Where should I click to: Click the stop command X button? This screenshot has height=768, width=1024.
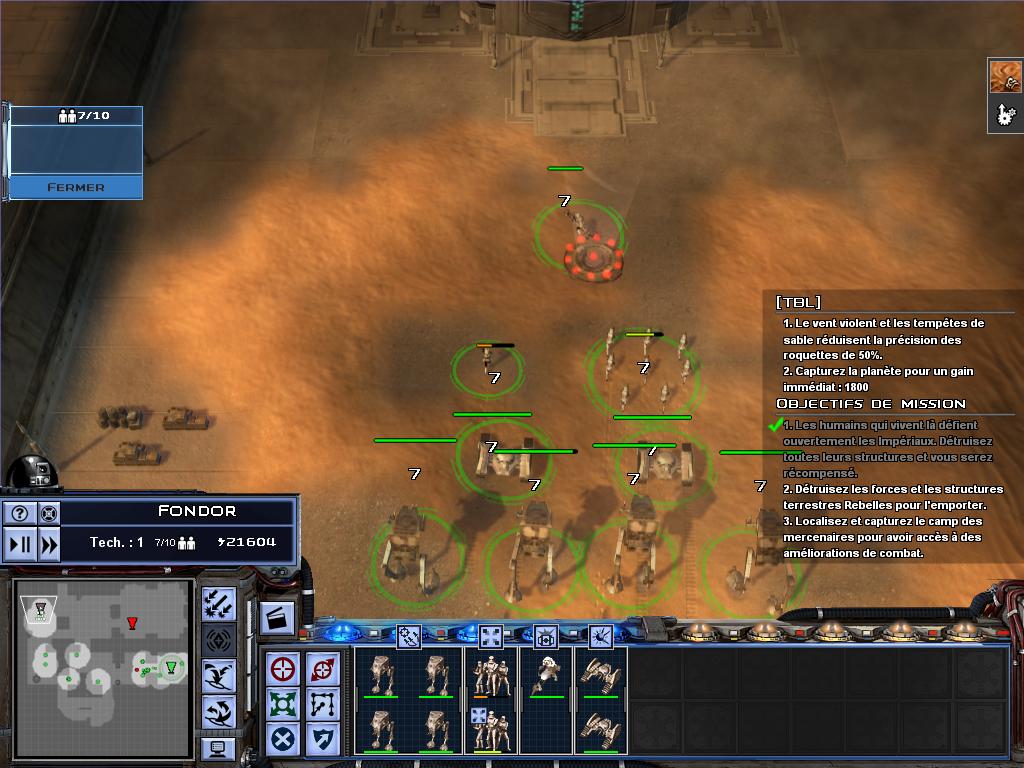pyautogui.click(x=284, y=740)
